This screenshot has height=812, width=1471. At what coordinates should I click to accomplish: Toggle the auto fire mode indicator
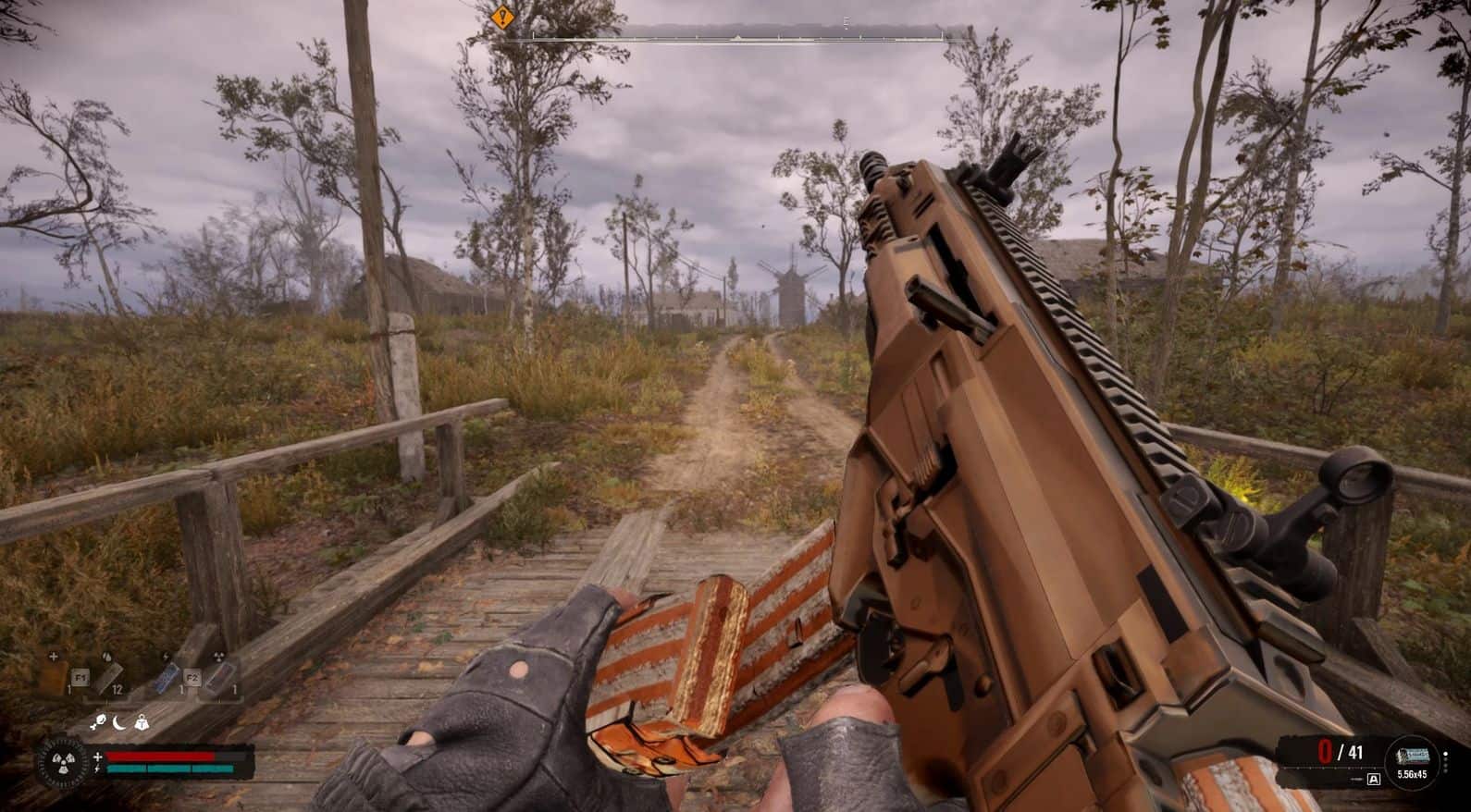click(1373, 780)
